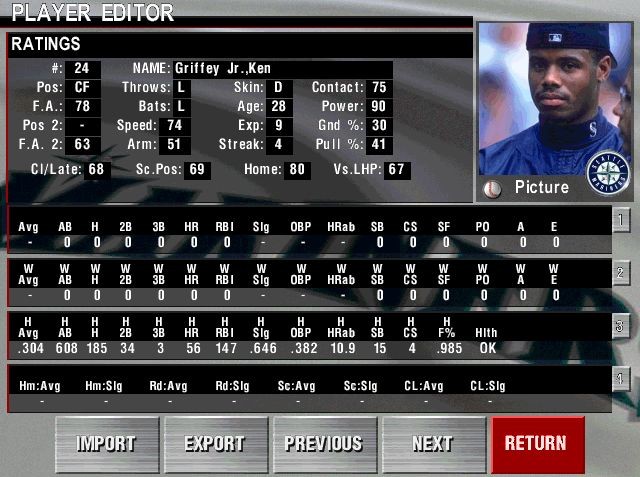The width and height of the screenshot is (640, 477).
Task: Edit the Power rating of 90
Action: (379, 107)
